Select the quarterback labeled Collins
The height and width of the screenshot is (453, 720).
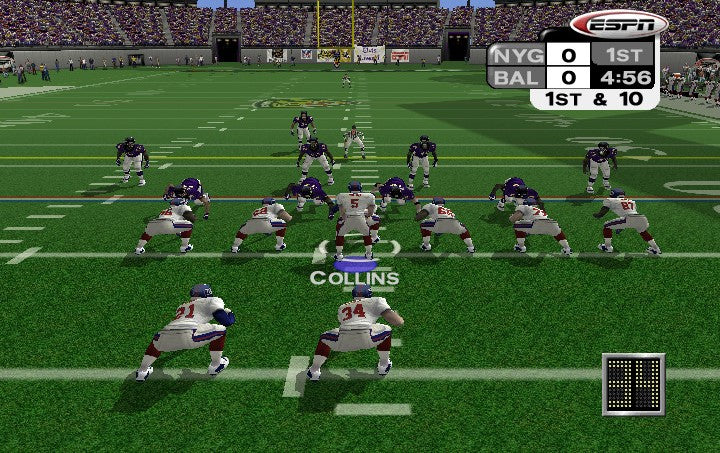click(354, 220)
